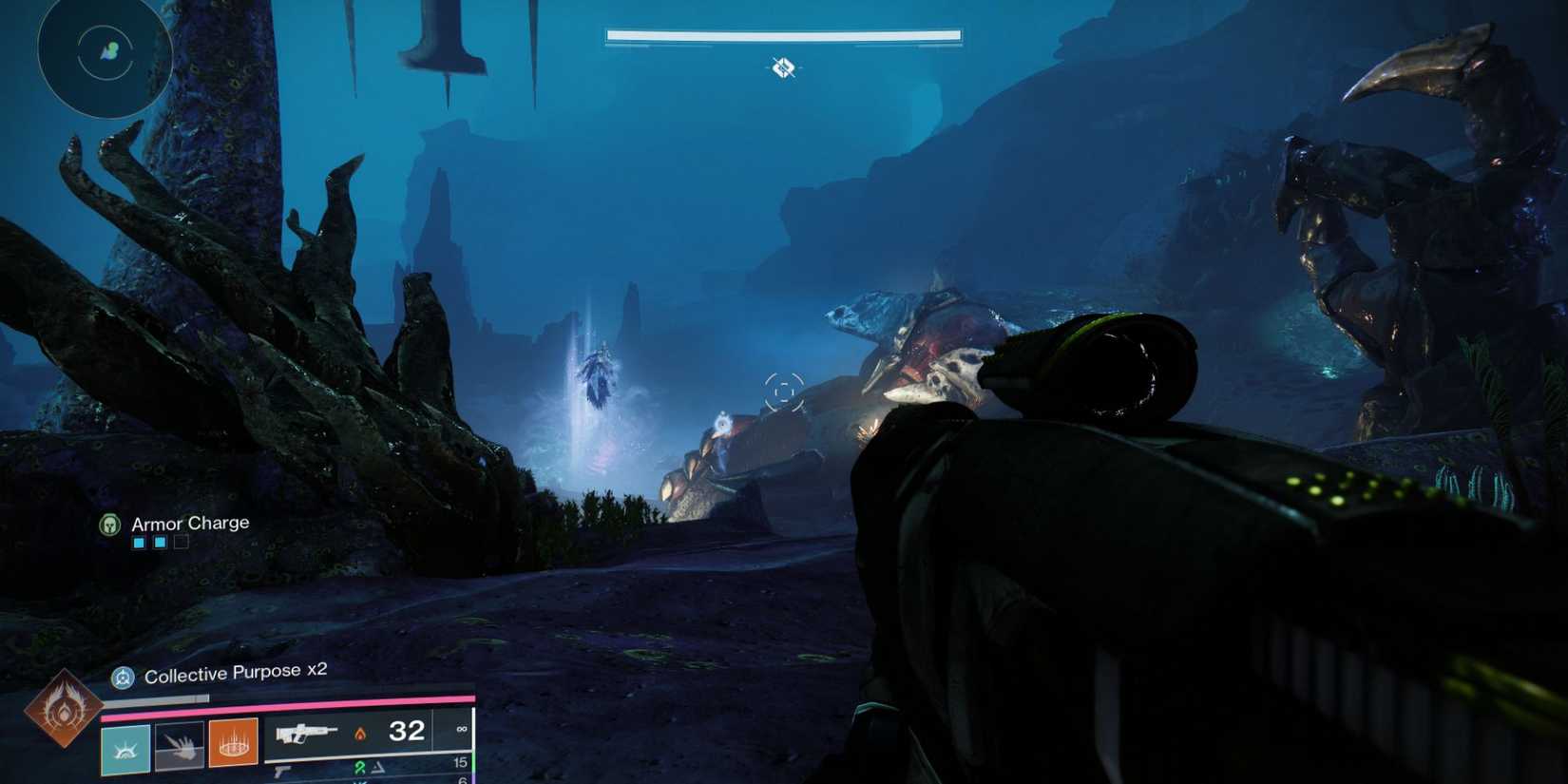
Task: Click the Collective Purpose buff icon
Action: click(x=123, y=676)
